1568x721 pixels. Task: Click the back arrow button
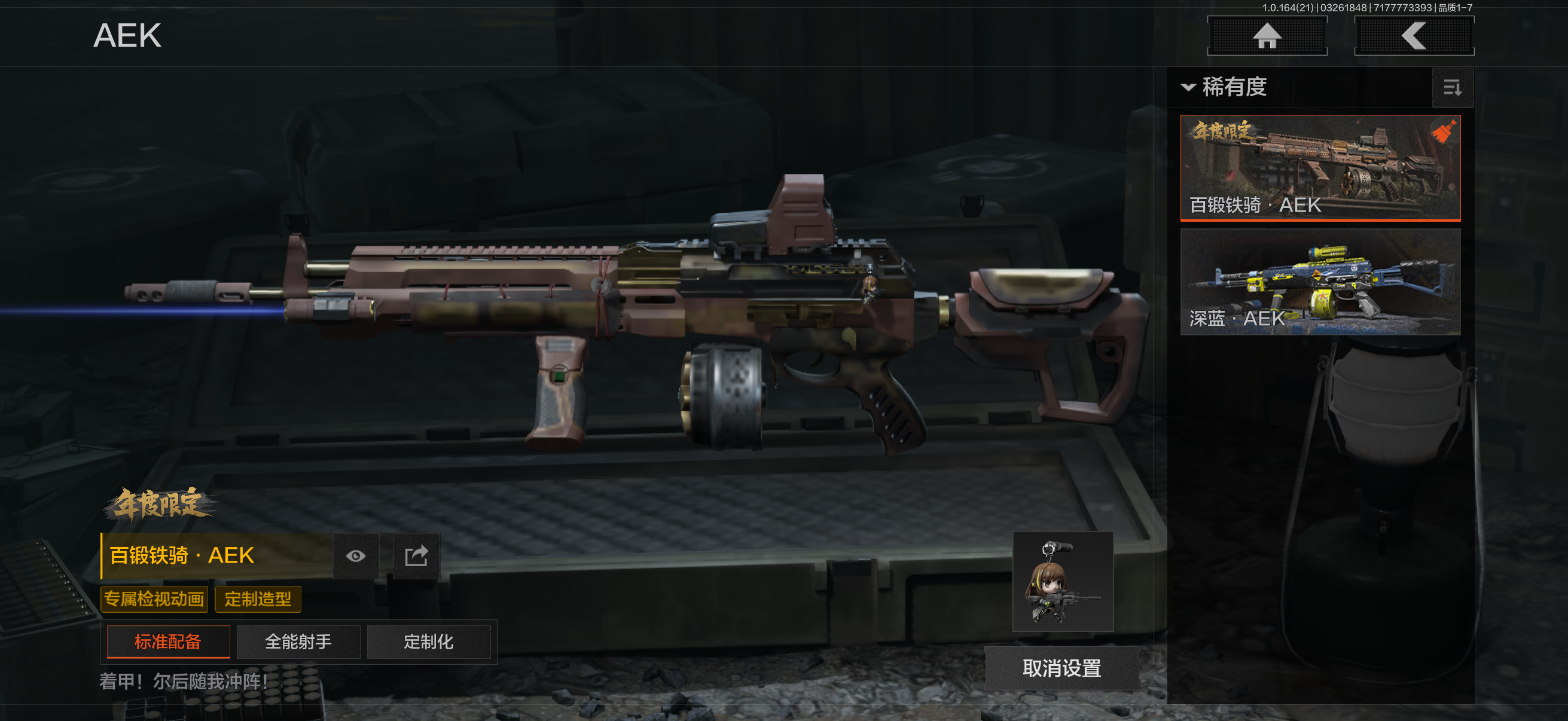[x=1413, y=36]
